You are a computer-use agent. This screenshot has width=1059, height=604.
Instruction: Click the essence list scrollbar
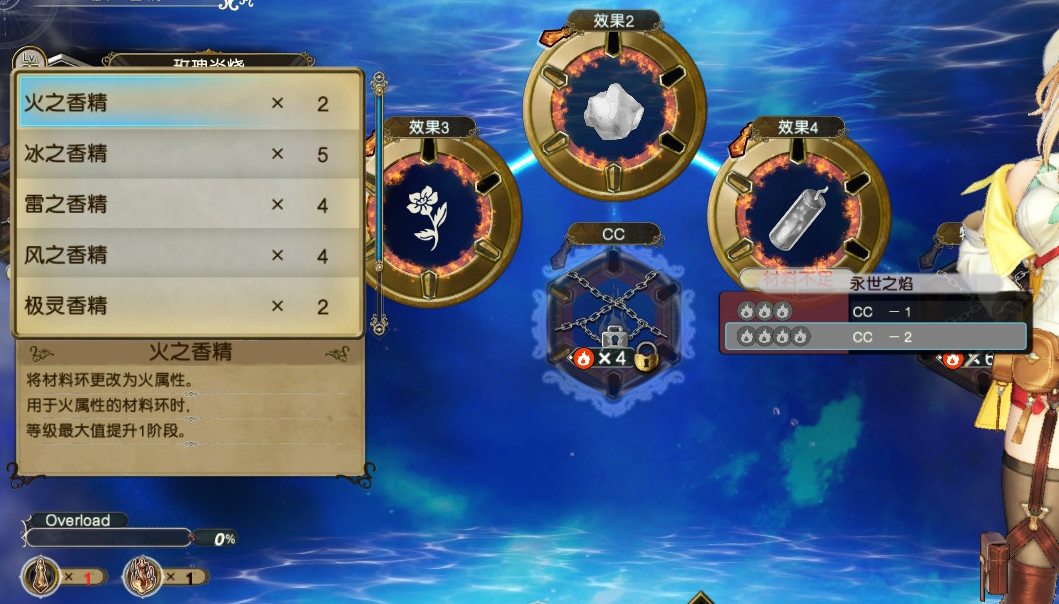tap(378, 200)
